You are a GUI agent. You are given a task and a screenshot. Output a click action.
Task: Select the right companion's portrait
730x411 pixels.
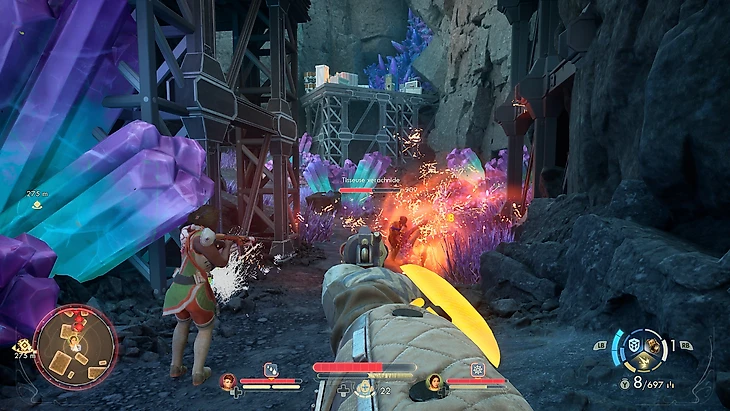[x=434, y=381]
